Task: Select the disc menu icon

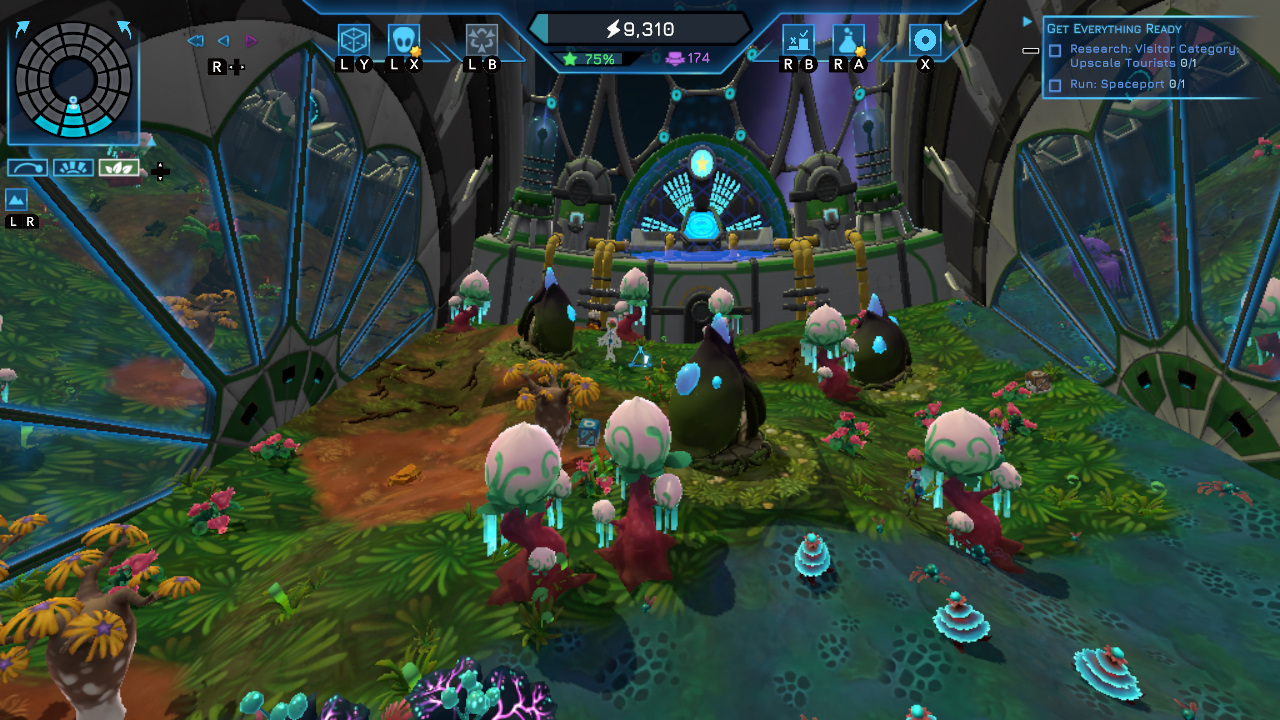Action: (925, 39)
